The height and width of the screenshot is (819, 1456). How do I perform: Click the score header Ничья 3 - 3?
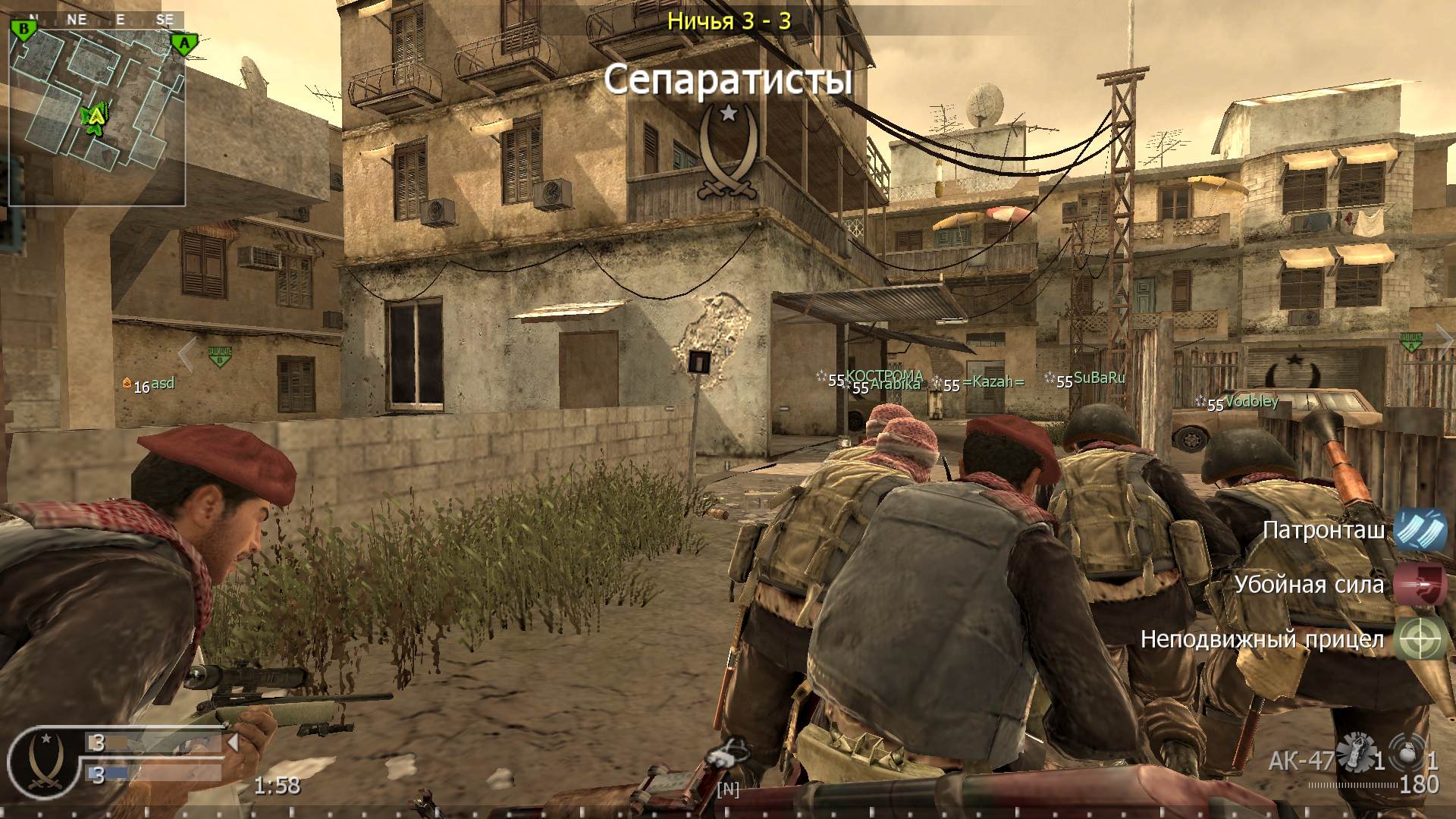tap(730, 22)
